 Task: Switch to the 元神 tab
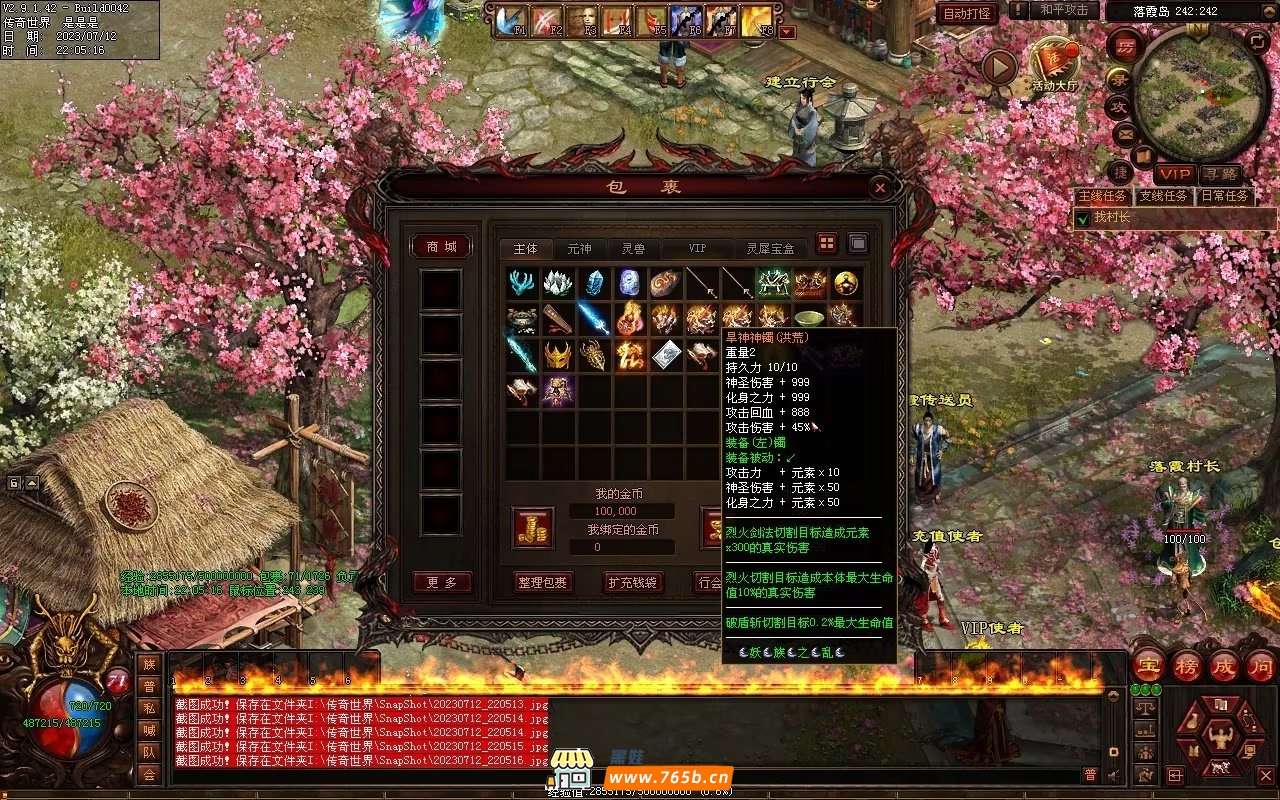pyautogui.click(x=579, y=249)
